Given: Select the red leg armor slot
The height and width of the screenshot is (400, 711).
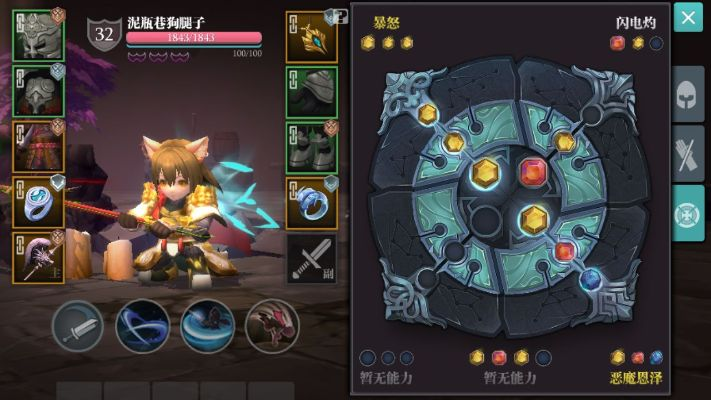Looking at the screenshot, I should click(x=39, y=146).
